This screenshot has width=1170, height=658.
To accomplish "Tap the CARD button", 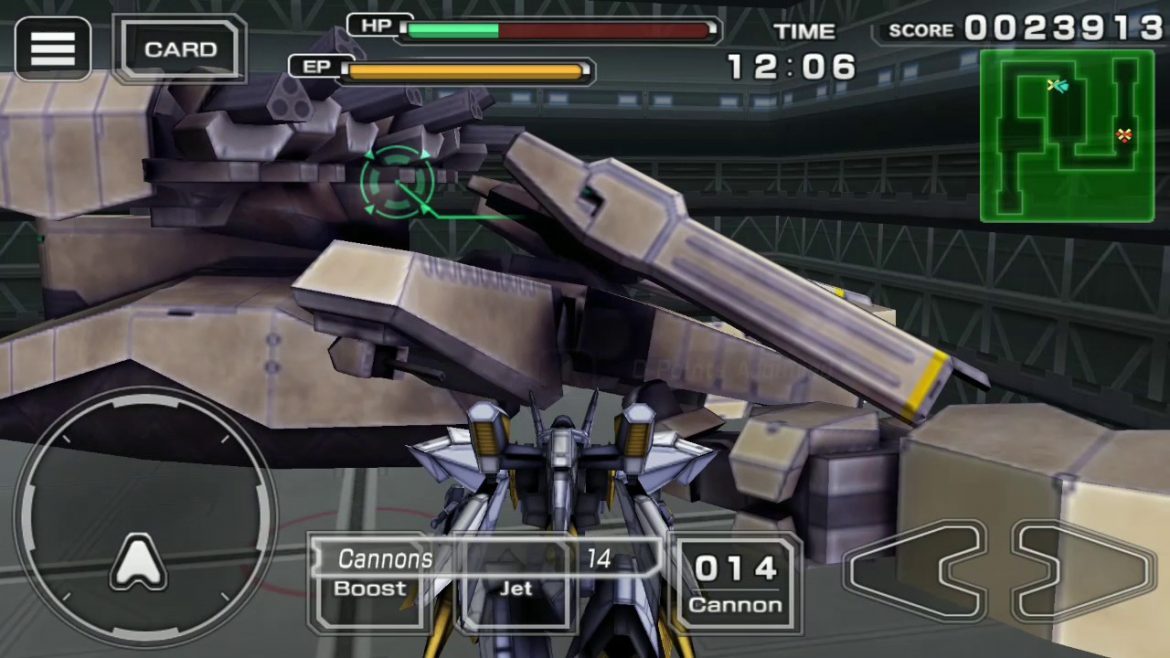I will [x=180, y=49].
